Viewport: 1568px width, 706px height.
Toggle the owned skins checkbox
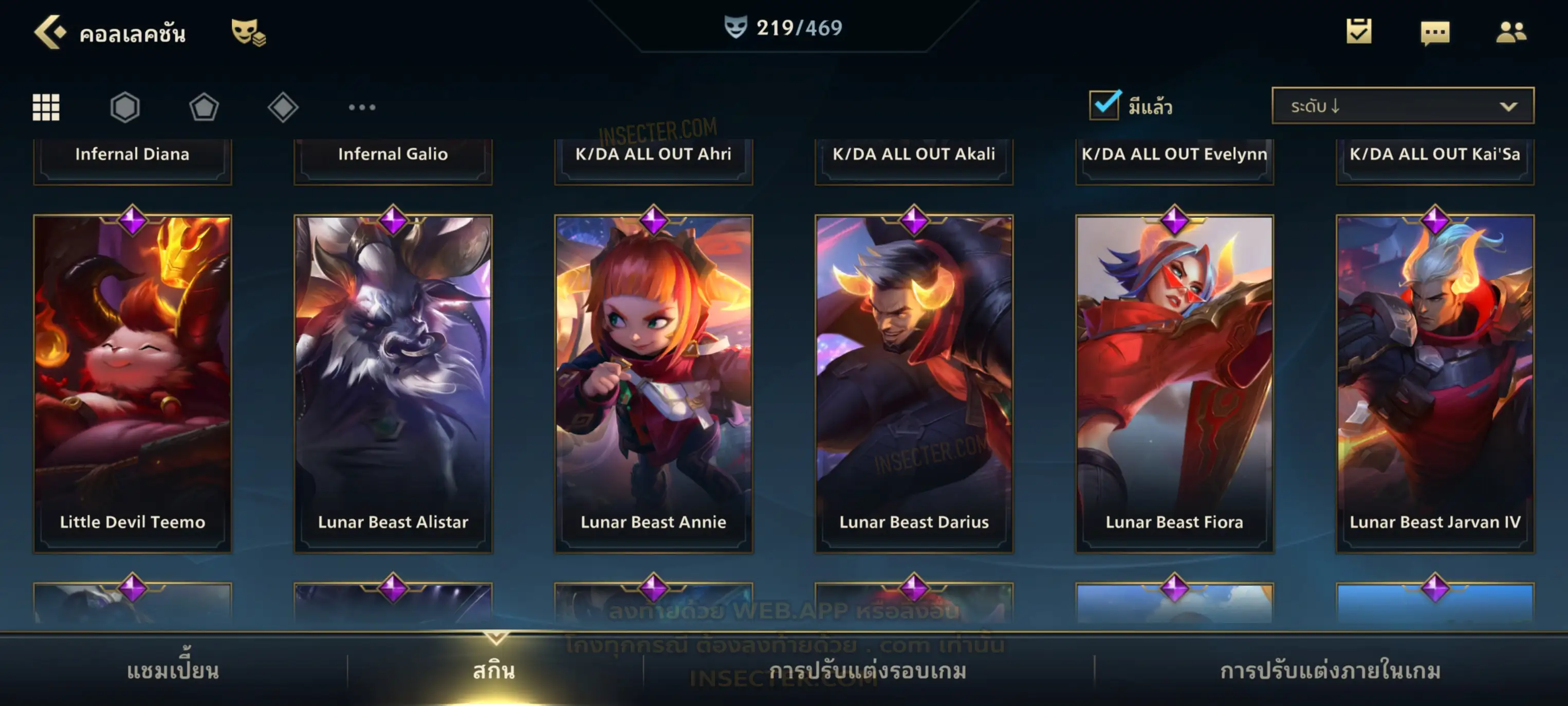coord(1104,105)
